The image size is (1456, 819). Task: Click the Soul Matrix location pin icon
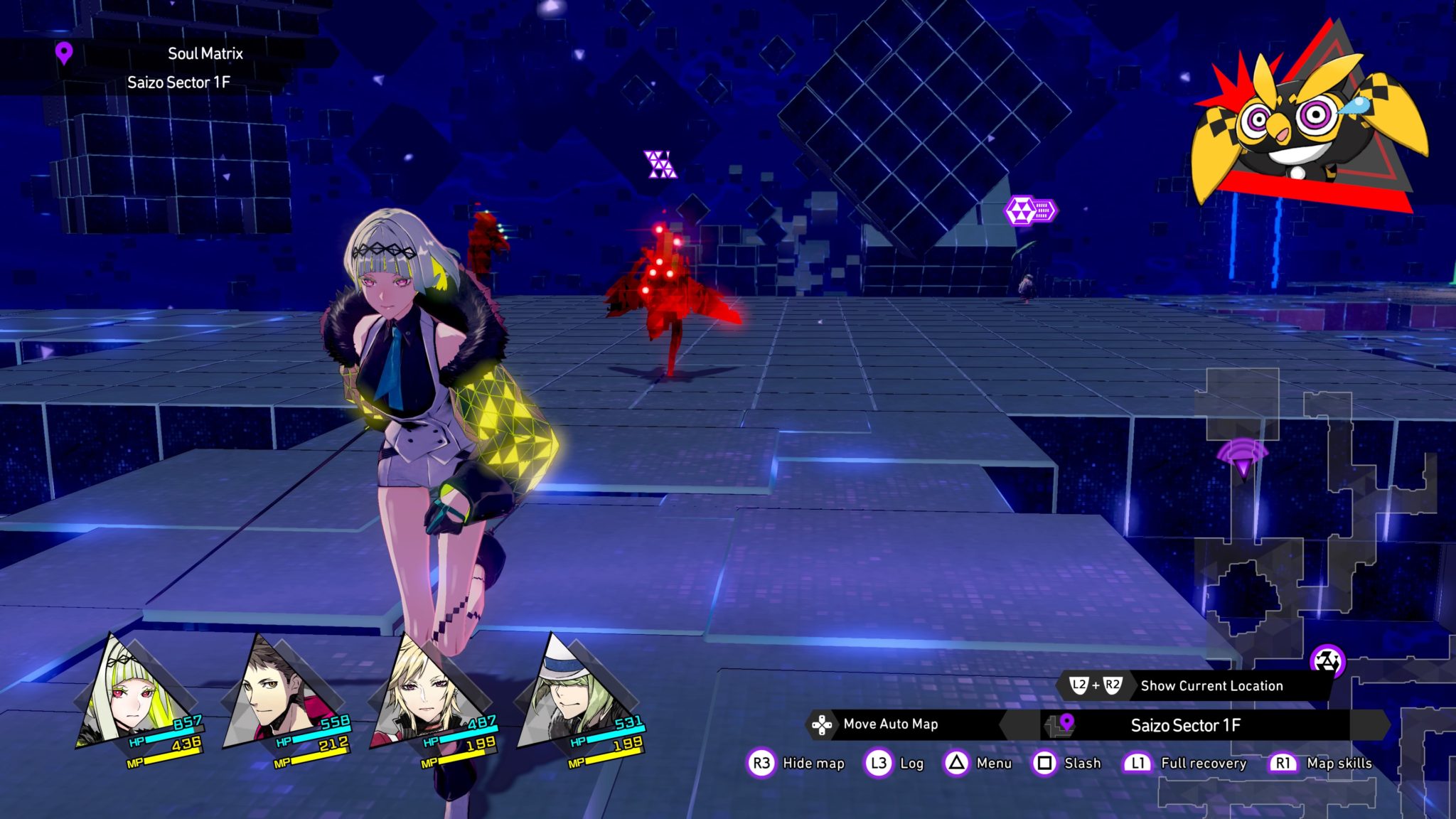coord(64,53)
